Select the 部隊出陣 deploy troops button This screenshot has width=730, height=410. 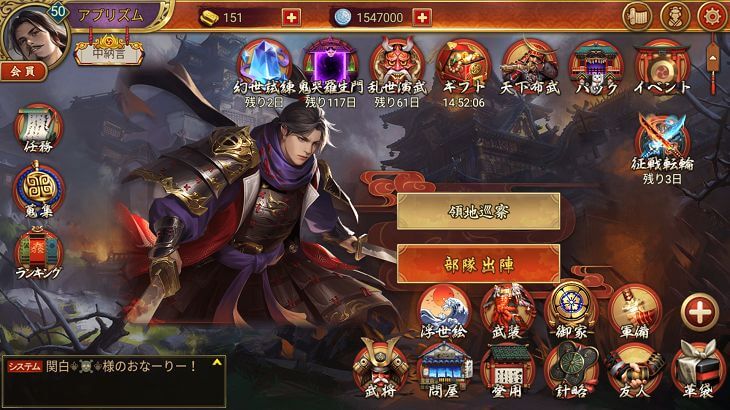coord(478,263)
